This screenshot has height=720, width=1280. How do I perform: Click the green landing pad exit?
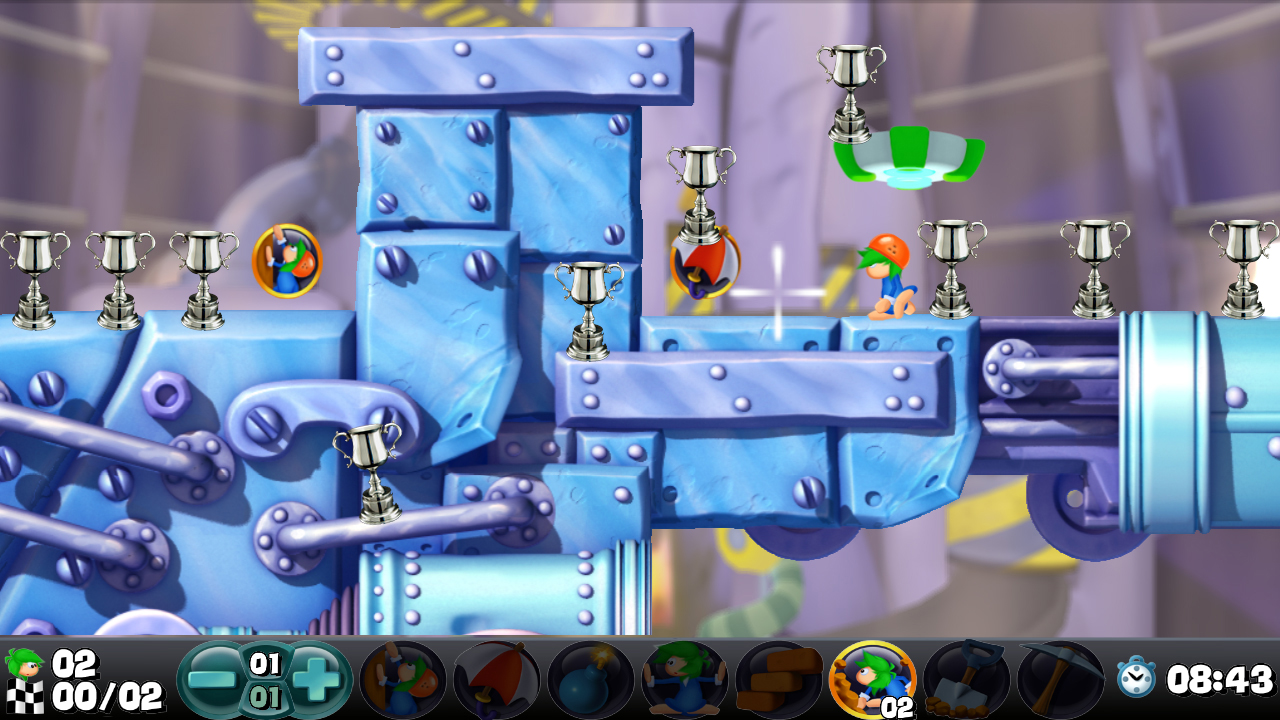point(910,150)
